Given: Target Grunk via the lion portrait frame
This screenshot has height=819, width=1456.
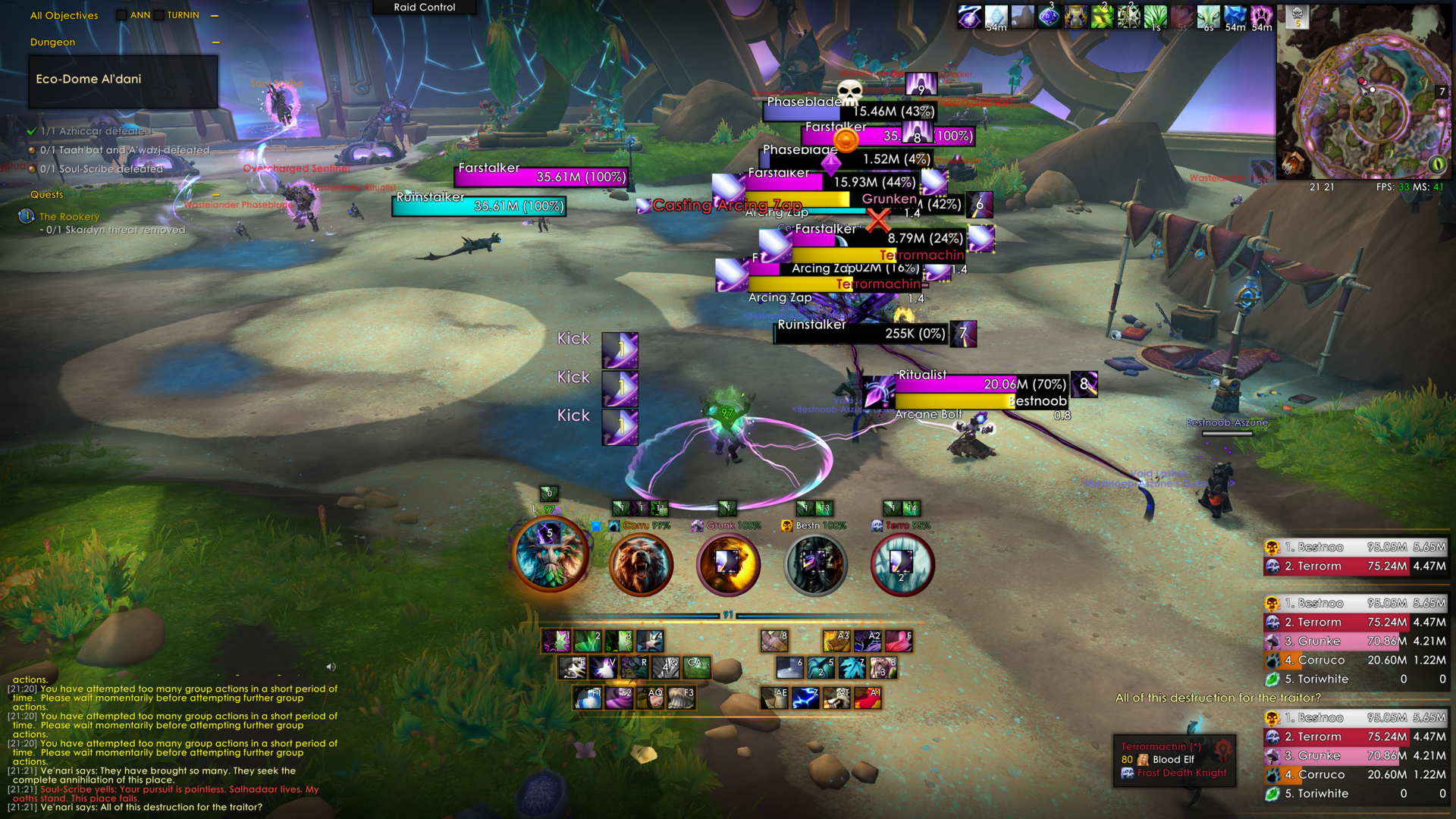Looking at the screenshot, I should tap(728, 565).
